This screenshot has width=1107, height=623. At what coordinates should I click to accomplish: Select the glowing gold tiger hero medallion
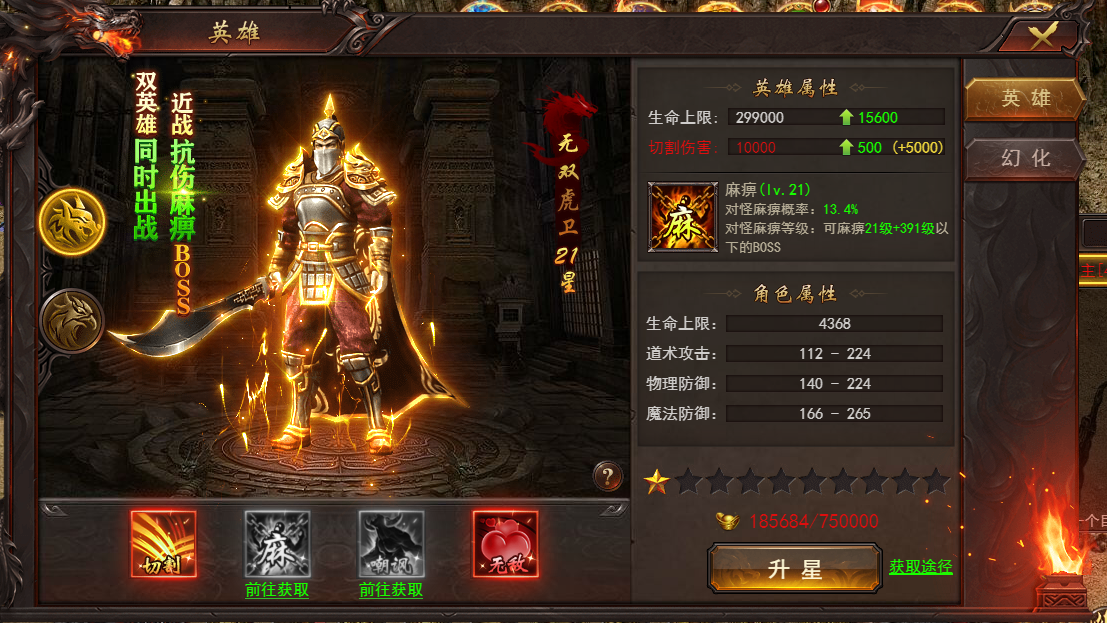[x=72, y=220]
